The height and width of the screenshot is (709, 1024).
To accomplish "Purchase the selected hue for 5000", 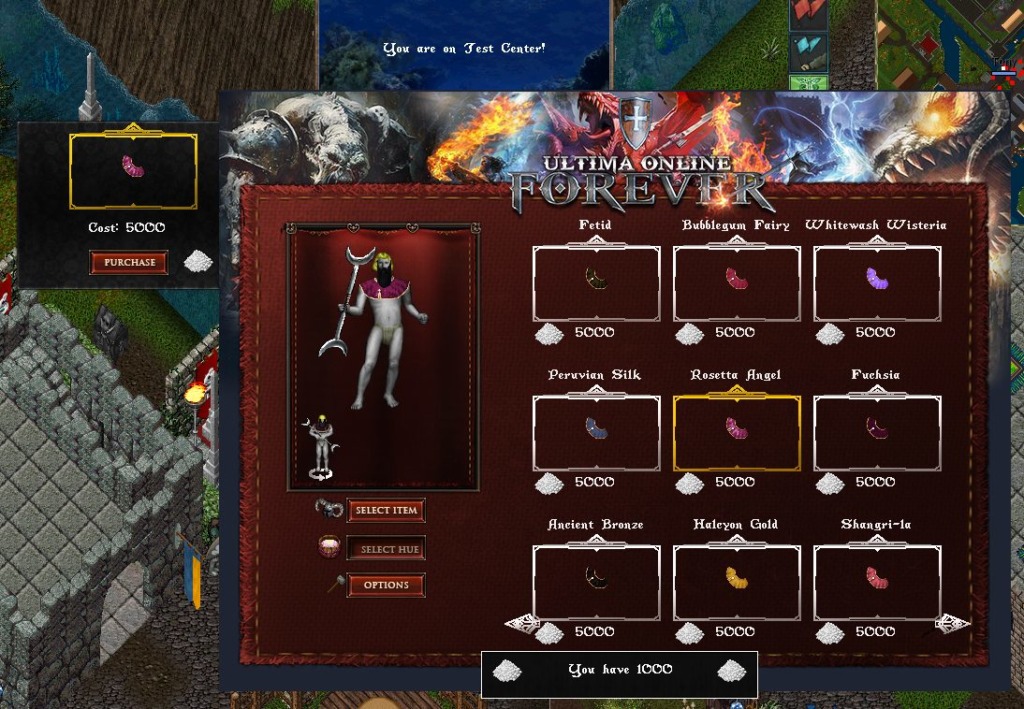I will point(129,262).
